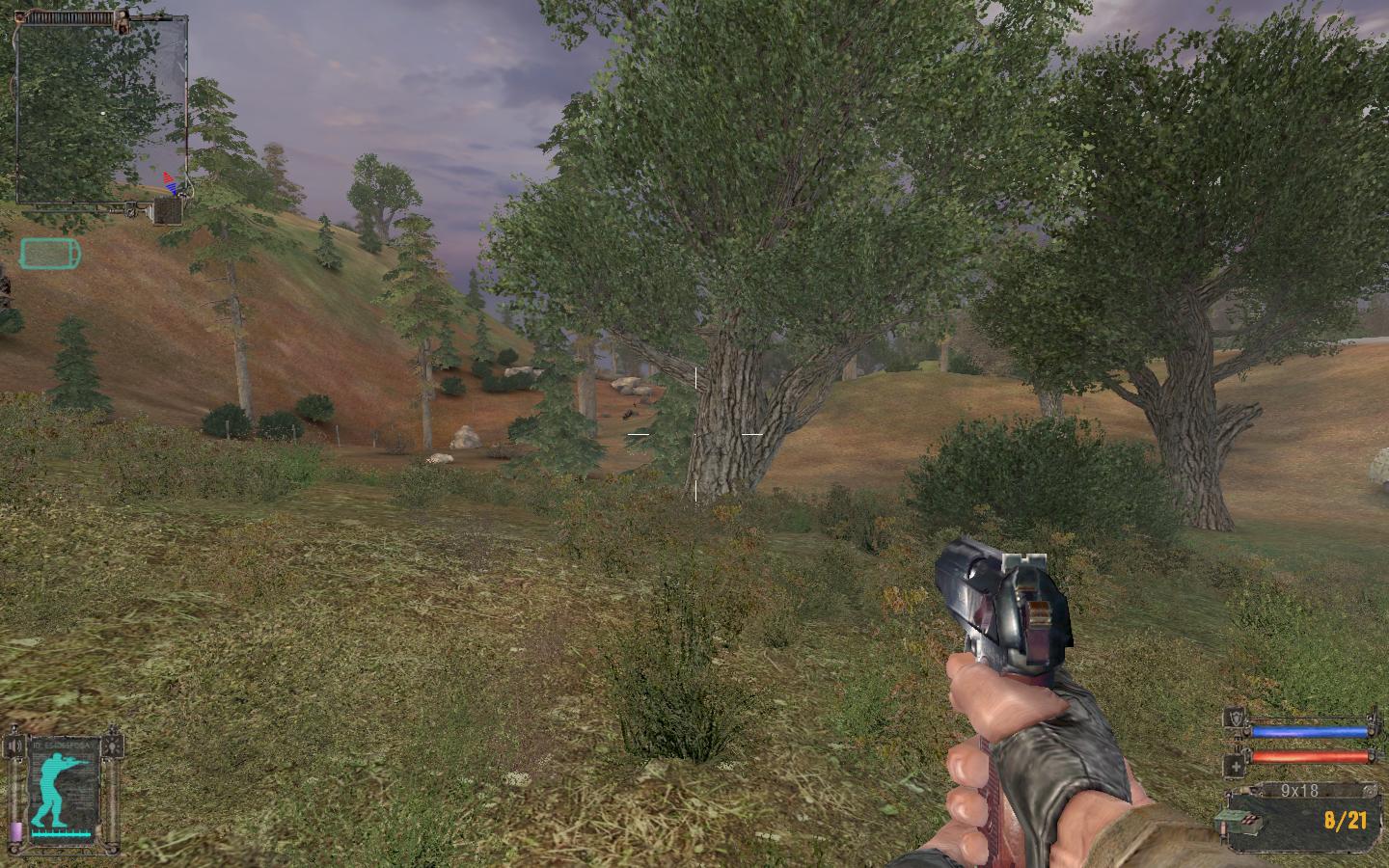Click the armor shield icon

click(x=1235, y=719)
